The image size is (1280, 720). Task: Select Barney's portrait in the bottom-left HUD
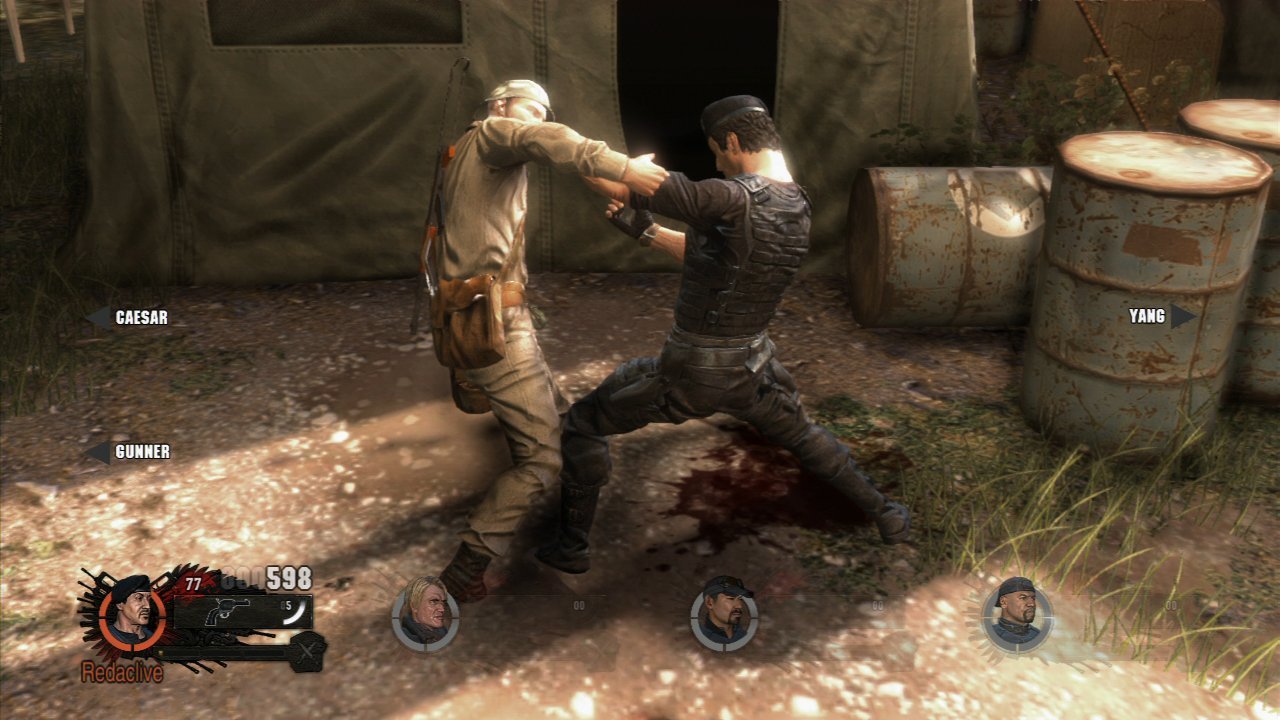click(x=133, y=620)
